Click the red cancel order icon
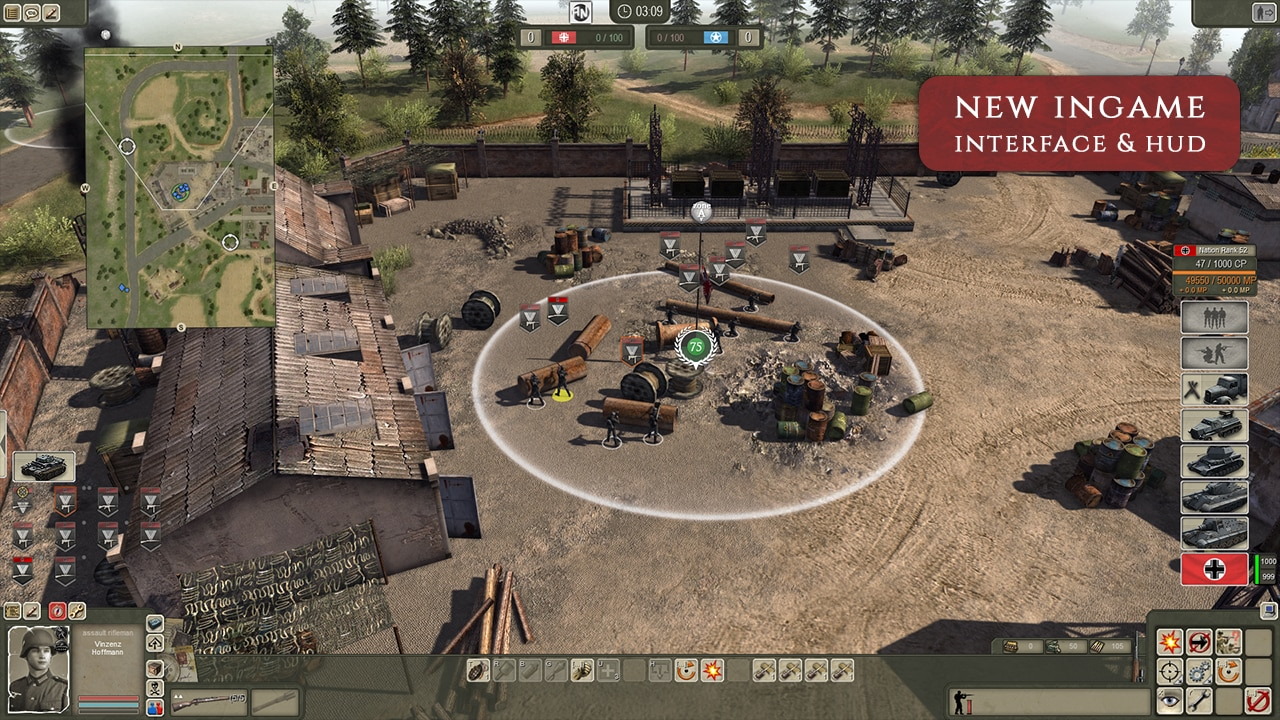Image resolution: width=1280 pixels, height=720 pixels. click(x=1258, y=700)
